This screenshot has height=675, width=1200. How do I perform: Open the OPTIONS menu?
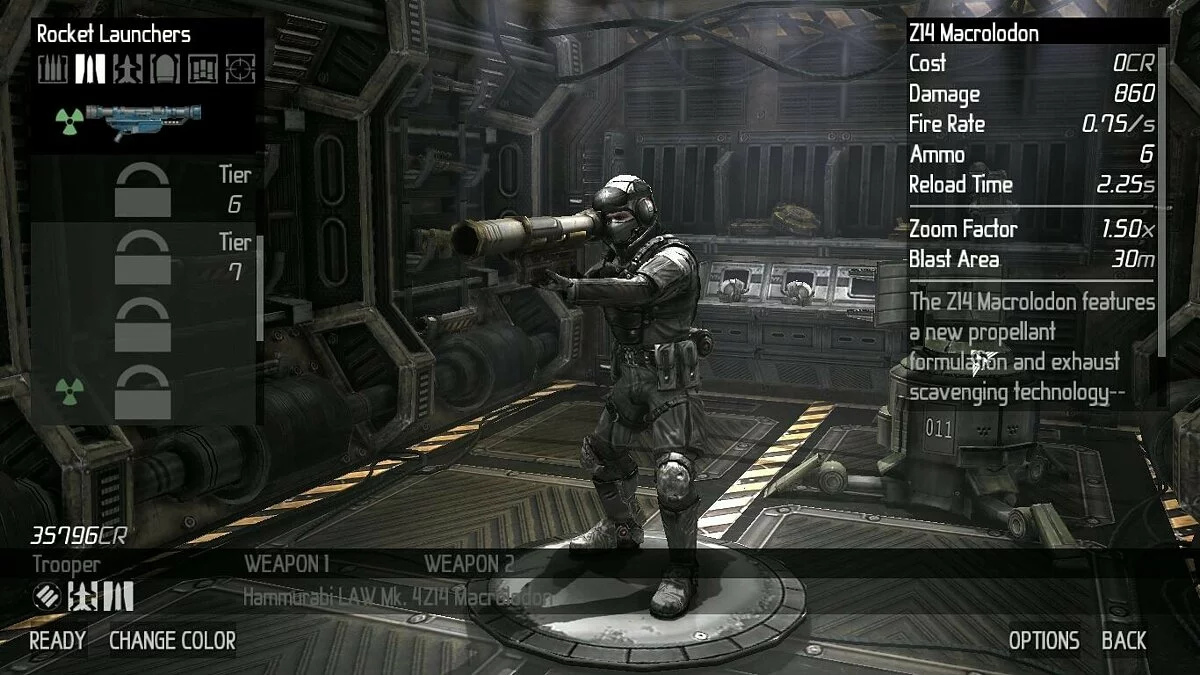point(1043,641)
